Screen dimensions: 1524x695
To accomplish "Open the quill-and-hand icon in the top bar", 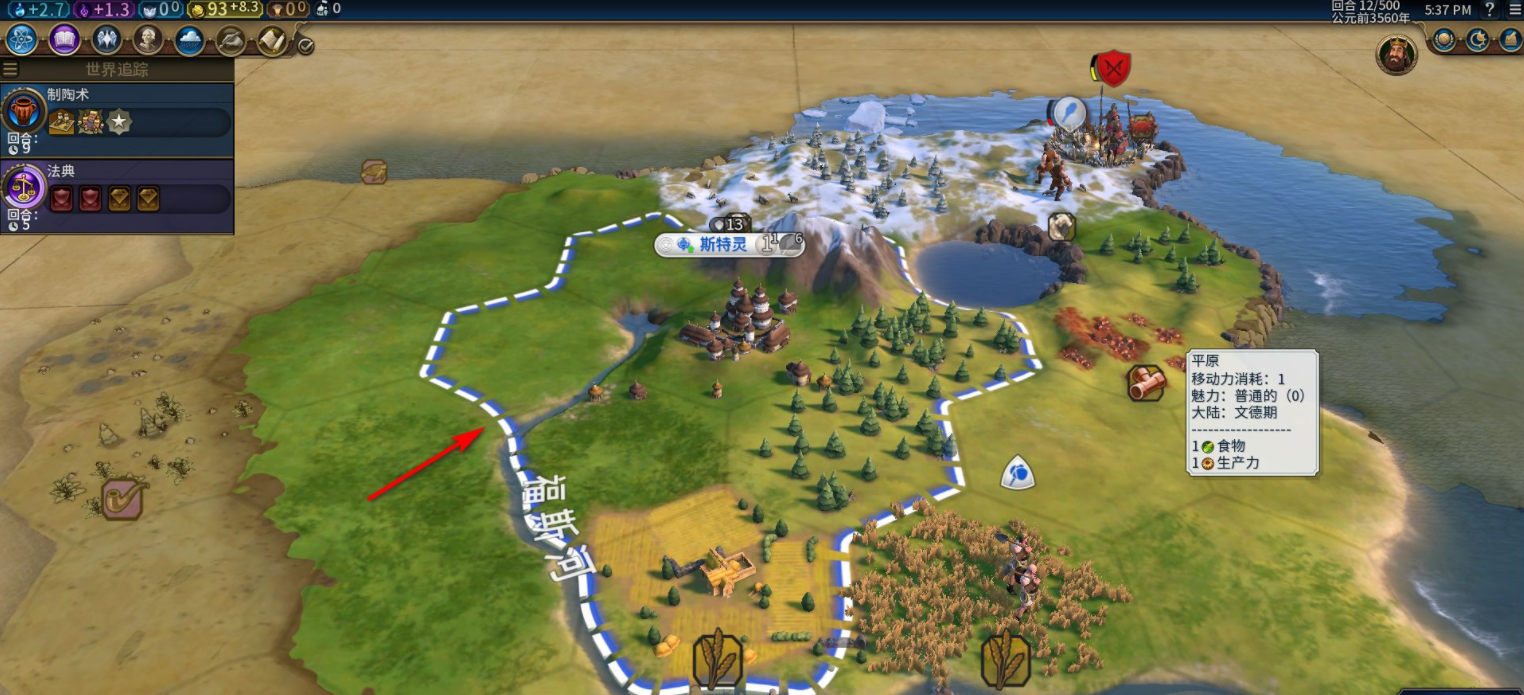I will point(231,40).
